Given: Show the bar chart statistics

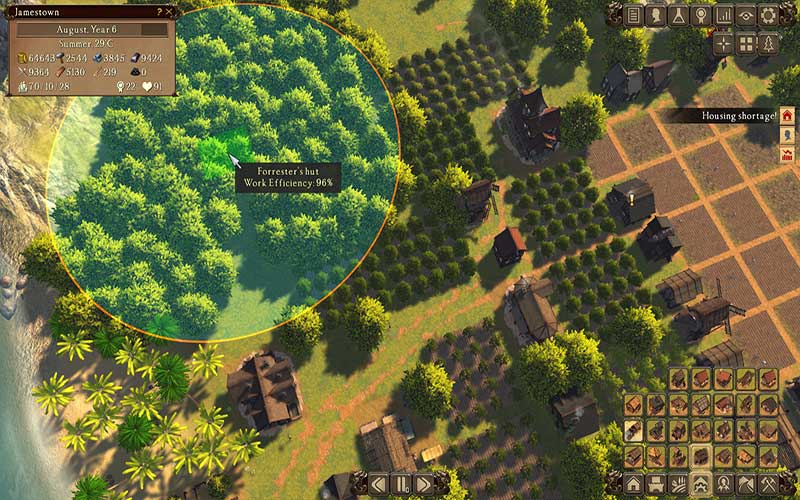Looking at the screenshot, I should pyautogui.click(x=723, y=15).
